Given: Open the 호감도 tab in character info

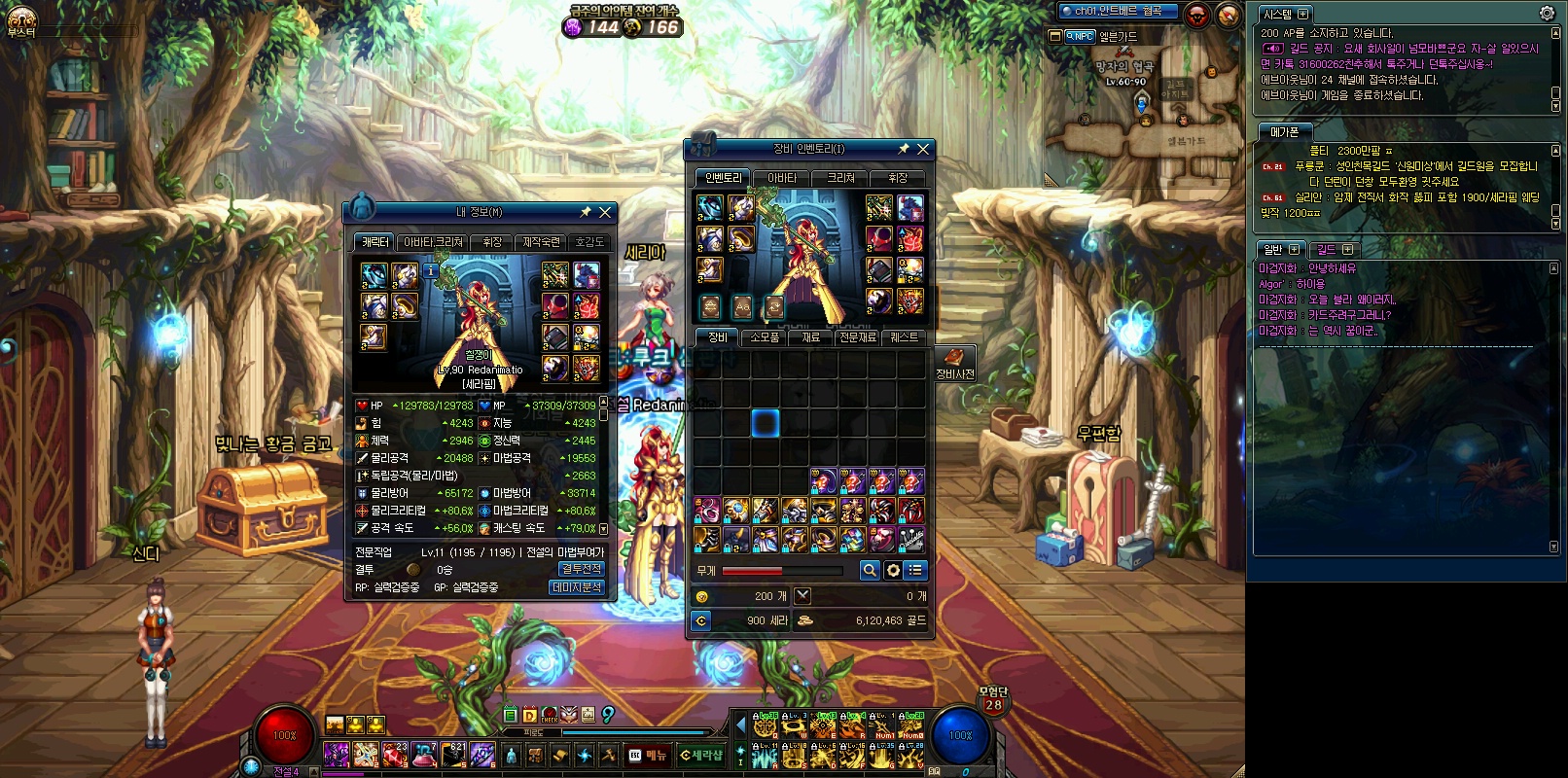Looking at the screenshot, I should click(x=588, y=242).
